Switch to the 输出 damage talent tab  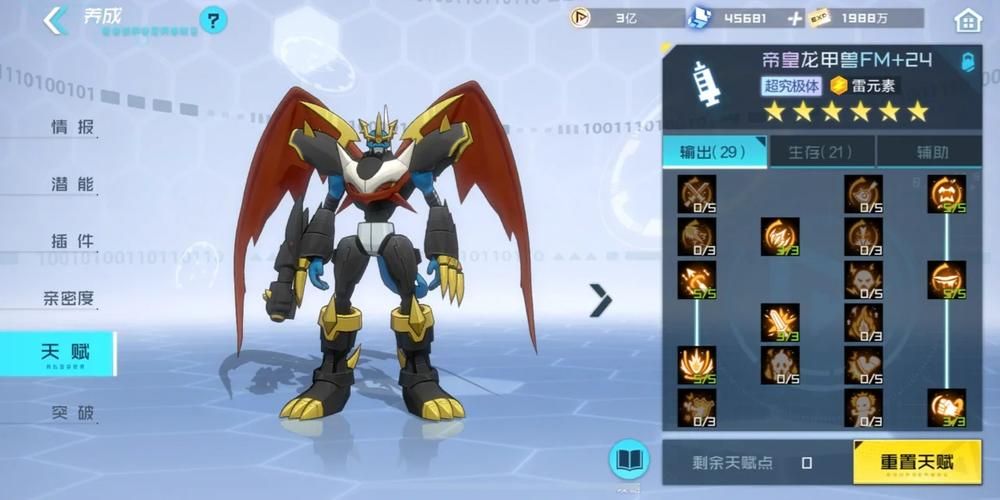(x=714, y=152)
